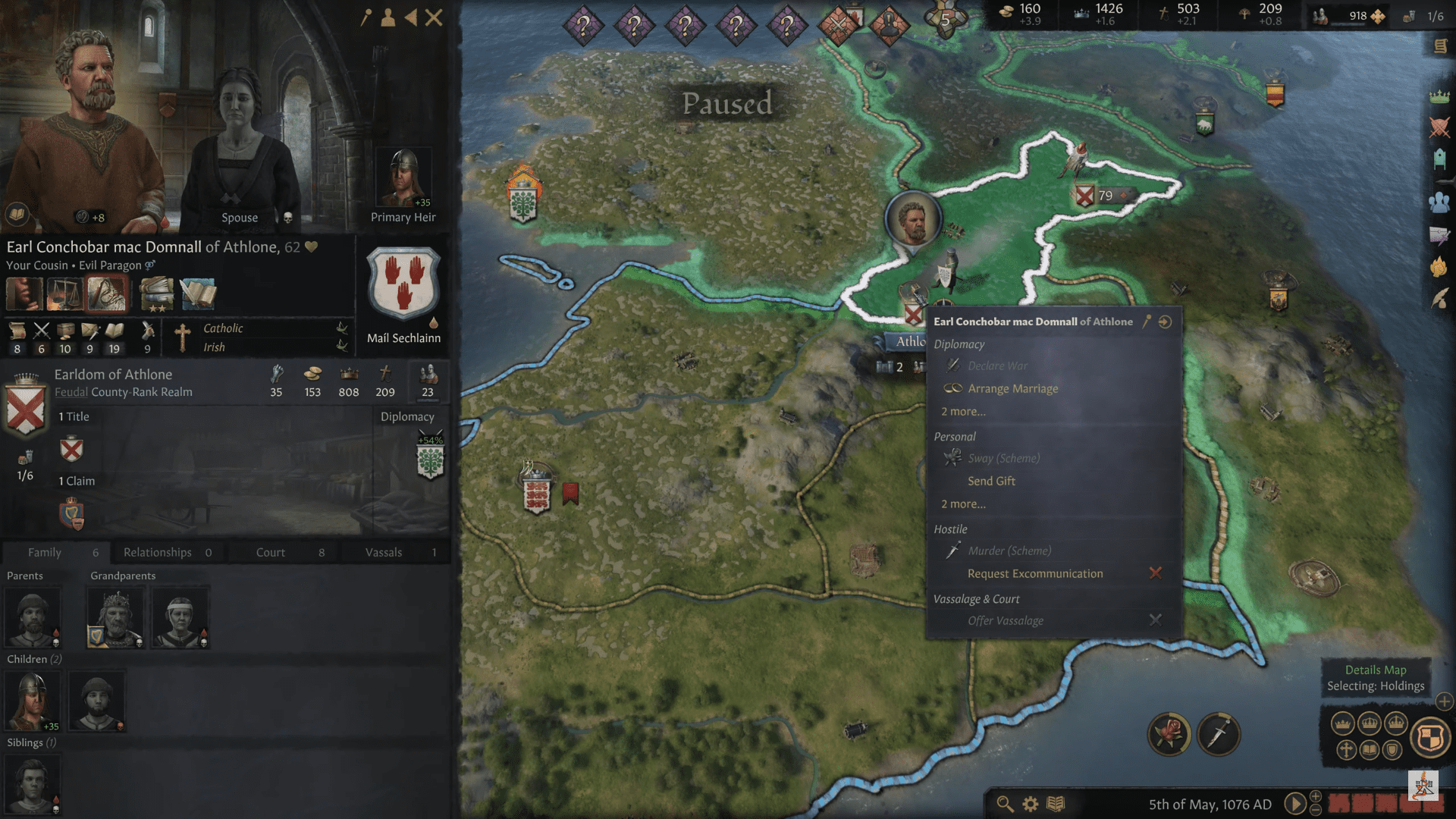Screen dimensions: 1456x819
Task: Open the settings gear icon
Action: pyautogui.click(x=1030, y=804)
